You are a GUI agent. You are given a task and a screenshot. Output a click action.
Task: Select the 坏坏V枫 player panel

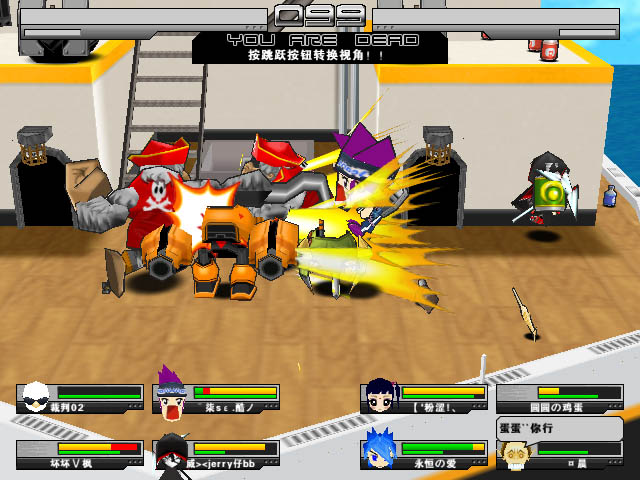[80, 454]
